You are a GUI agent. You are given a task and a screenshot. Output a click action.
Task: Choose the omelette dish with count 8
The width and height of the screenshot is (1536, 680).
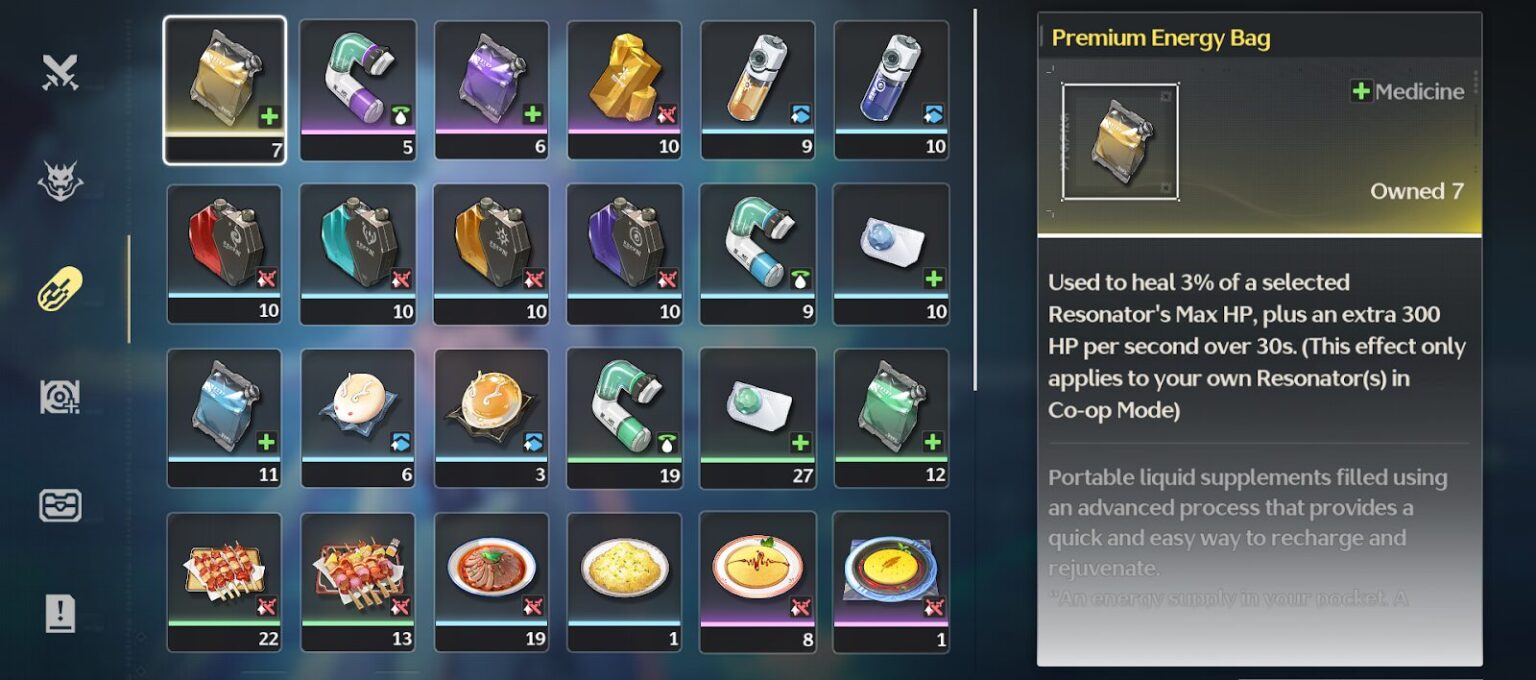click(x=758, y=580)
